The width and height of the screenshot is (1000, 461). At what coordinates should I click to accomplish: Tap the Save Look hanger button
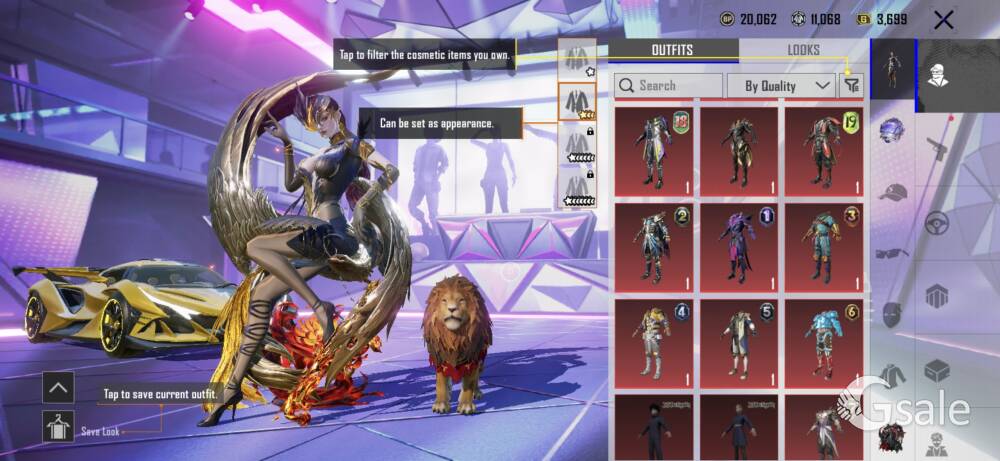(x=58, y=426)
